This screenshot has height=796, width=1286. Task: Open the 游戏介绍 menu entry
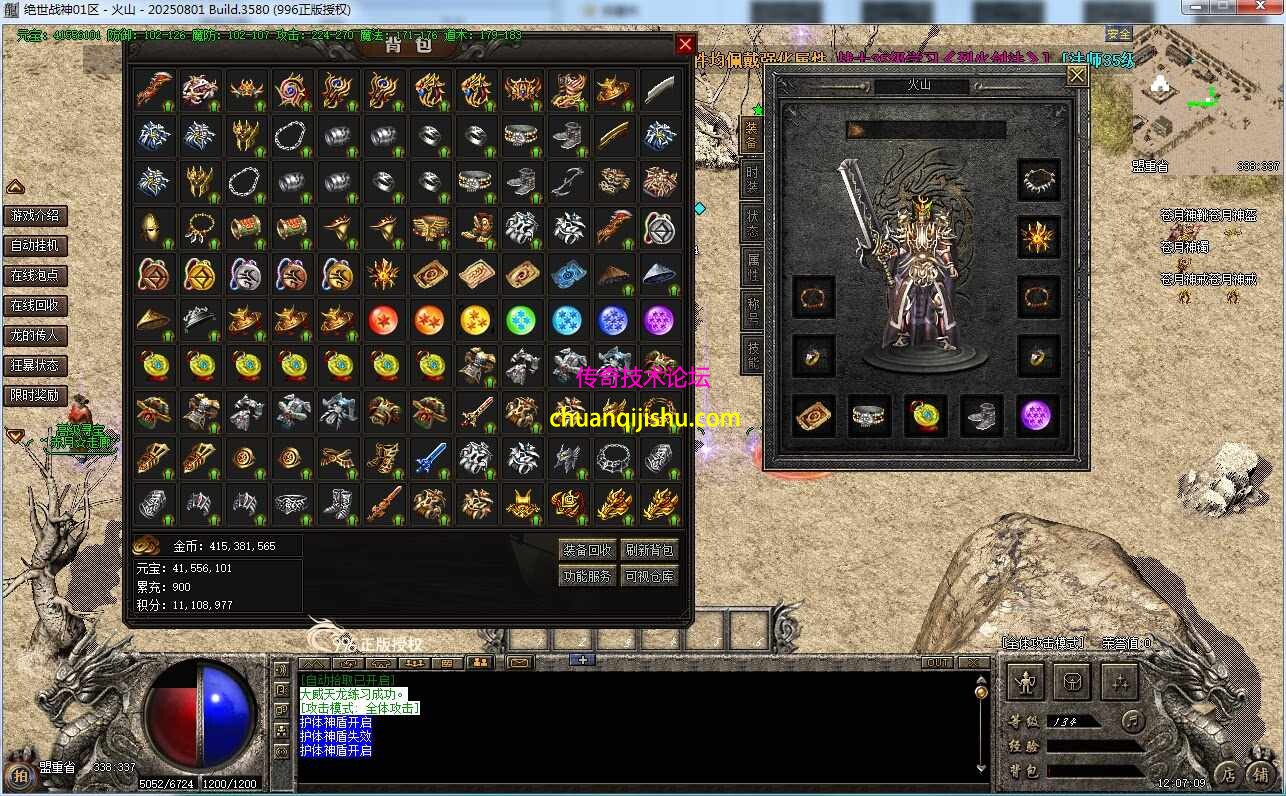pyautogui.click(x=35, y=215)
